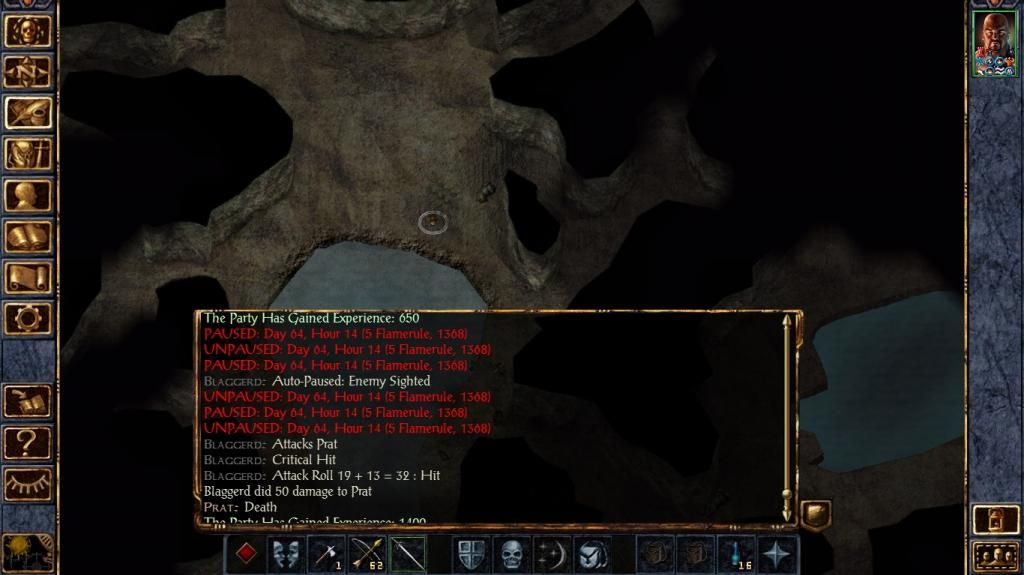Equip the bow with 62 arrows
The height and width of the screenshot is (575, 1024).
tap(368, 553)
